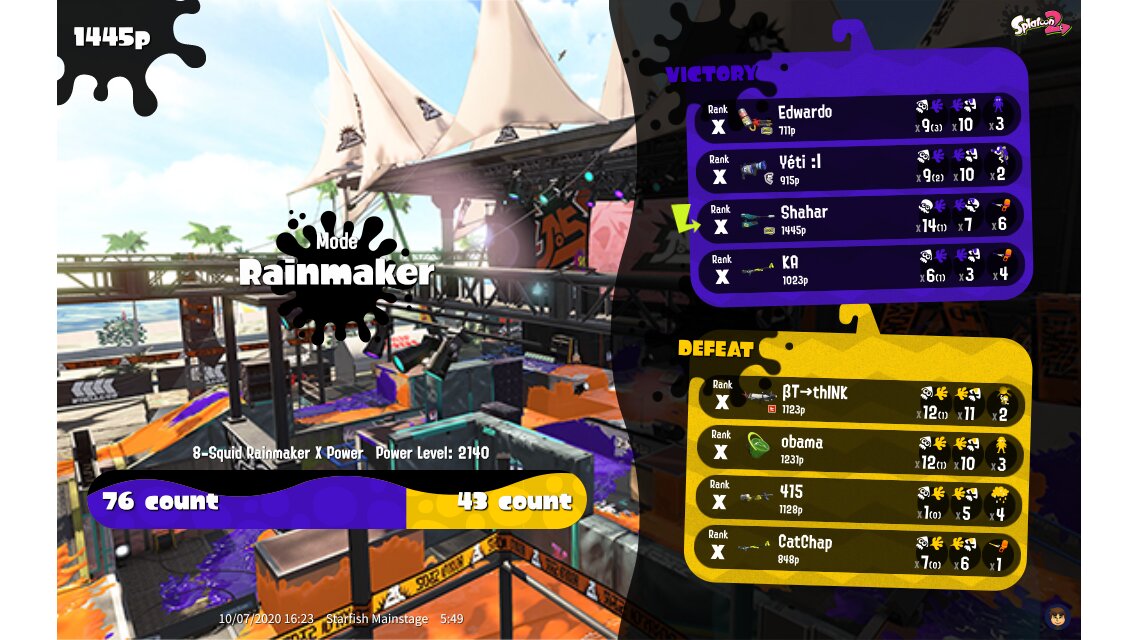Click the Splatoon 2 logo

pos(1040,25)
